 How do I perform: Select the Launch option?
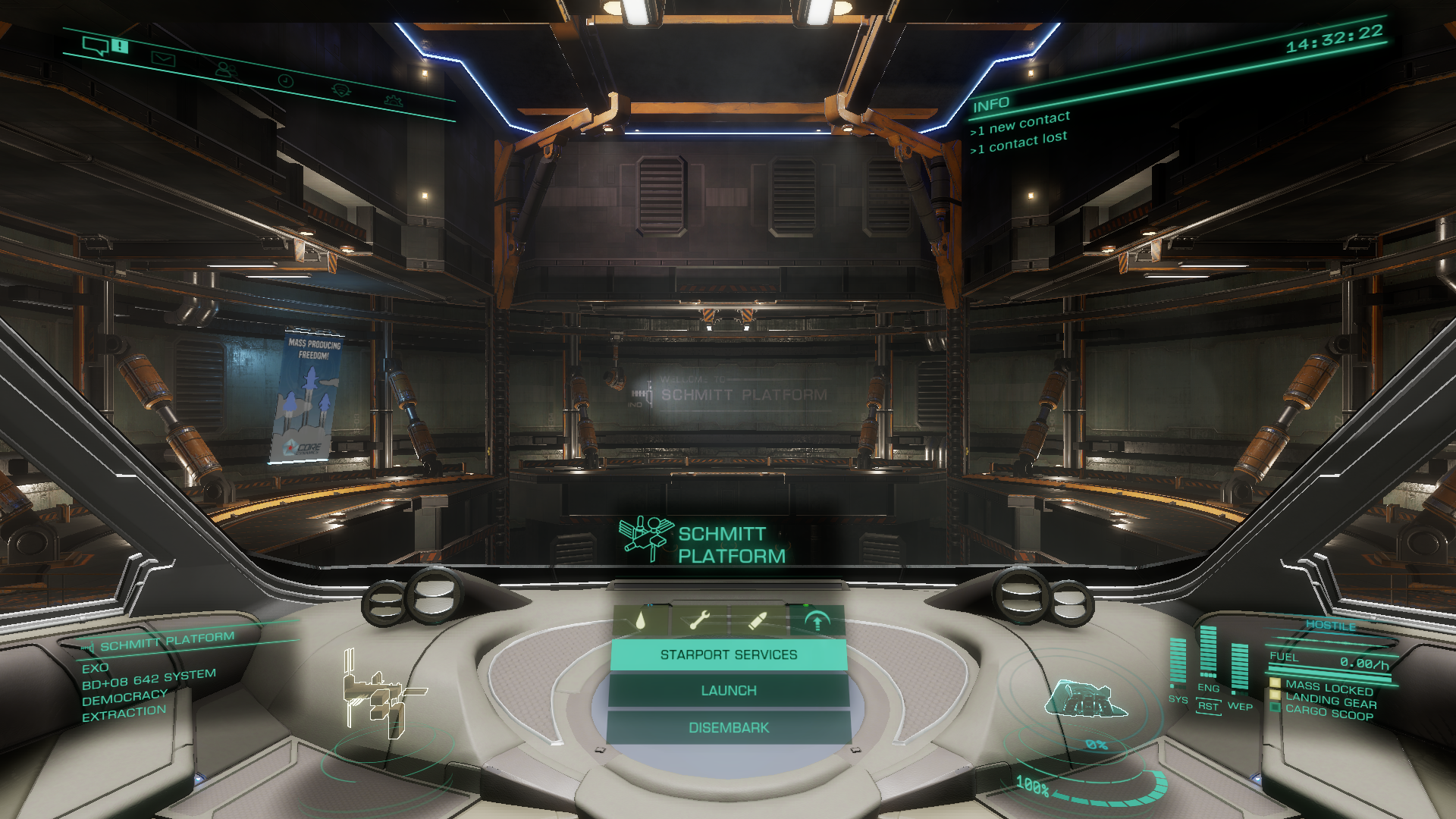click(x=728, y=691)
